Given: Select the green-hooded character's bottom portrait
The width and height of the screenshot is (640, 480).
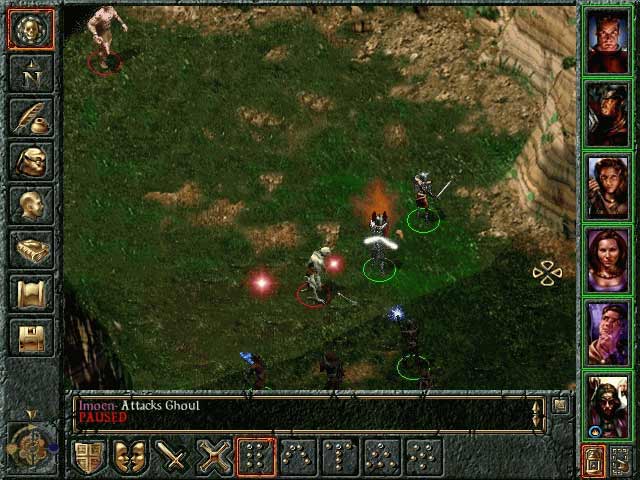Looking at the screenshot, I should point(607,405).
